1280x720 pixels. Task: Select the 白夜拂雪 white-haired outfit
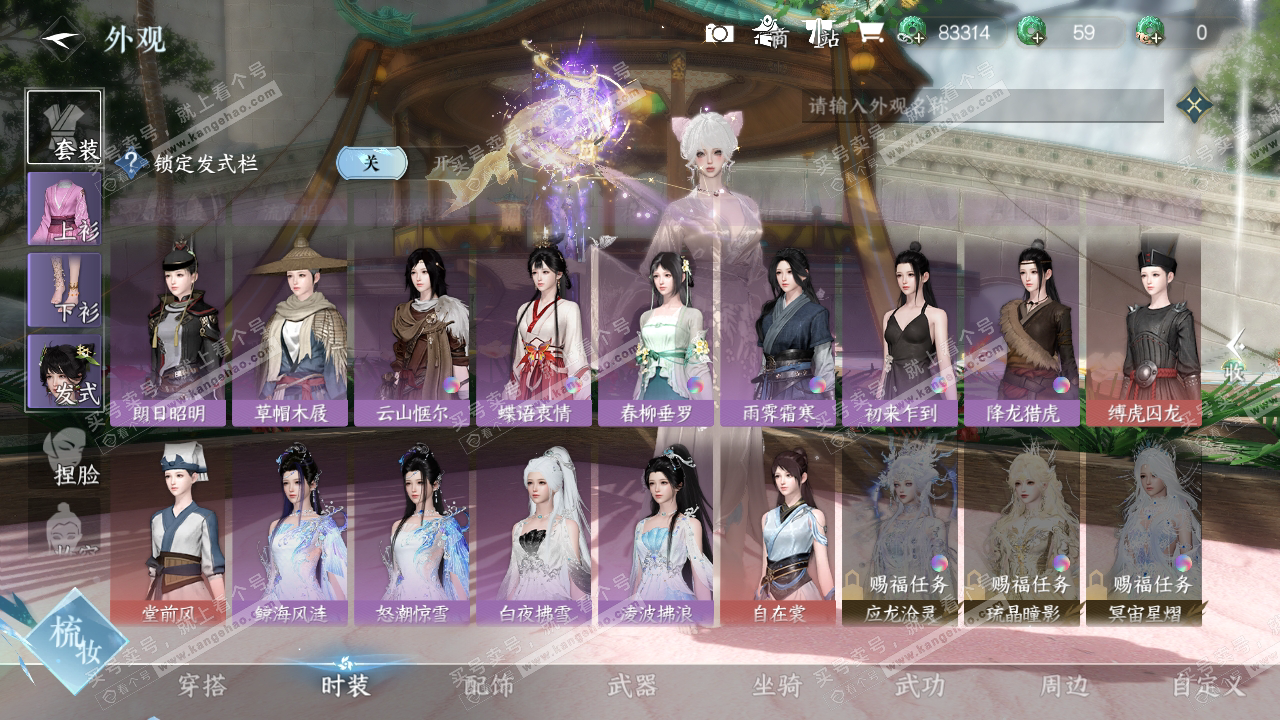pyautogui.click(x=535, y=532)
